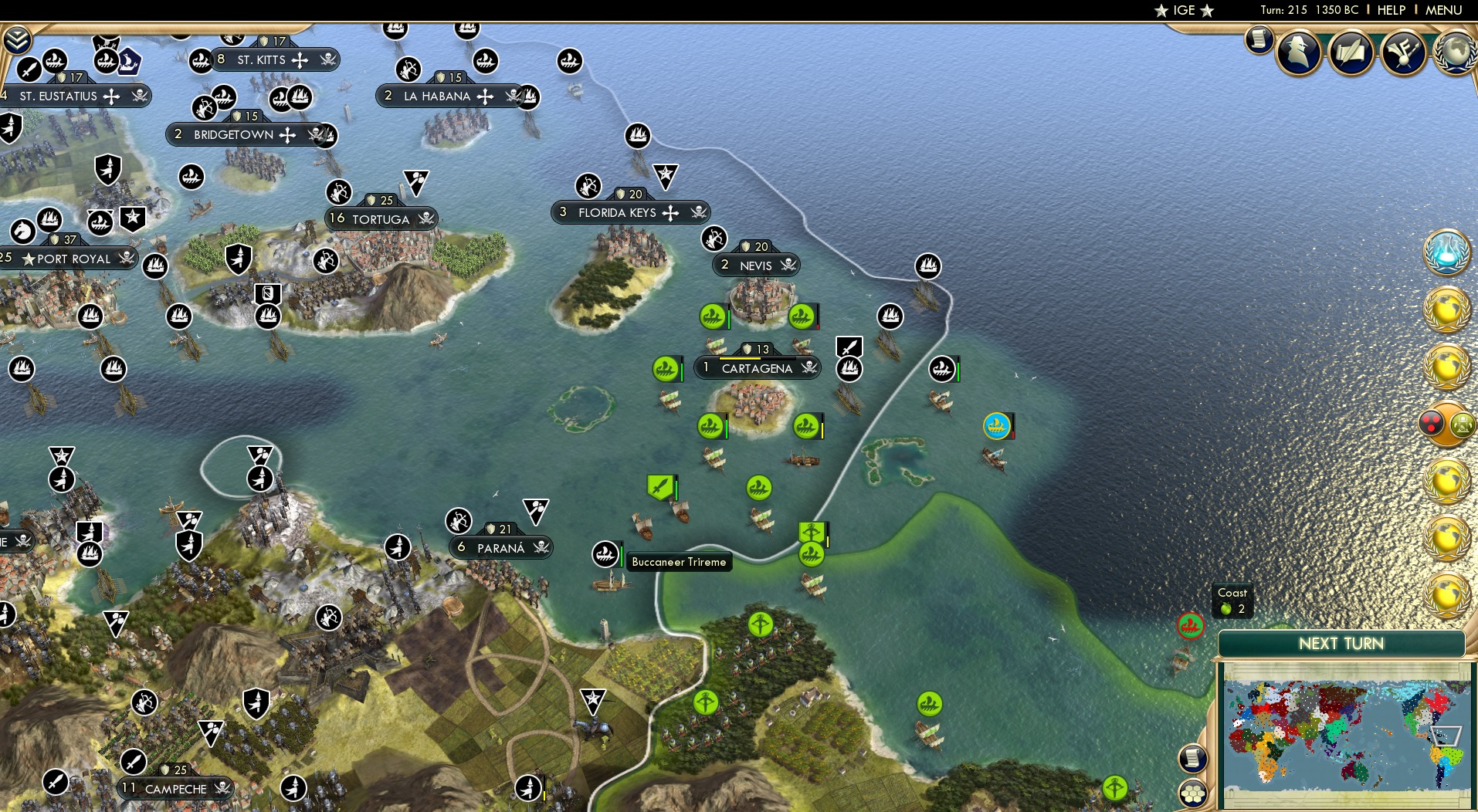Dismiss the topmost yellow globe diplomacy notification

tap(1446, 309)
